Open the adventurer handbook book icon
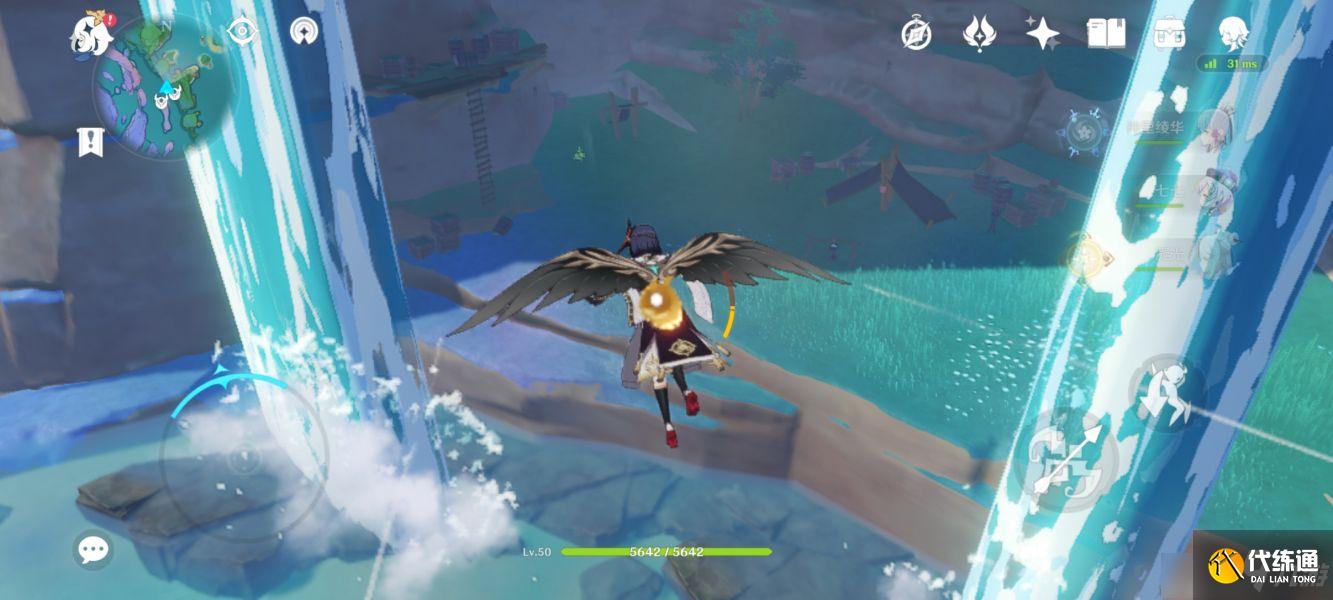Viewport: 1333px width, 600px height. coord(1105,34)
